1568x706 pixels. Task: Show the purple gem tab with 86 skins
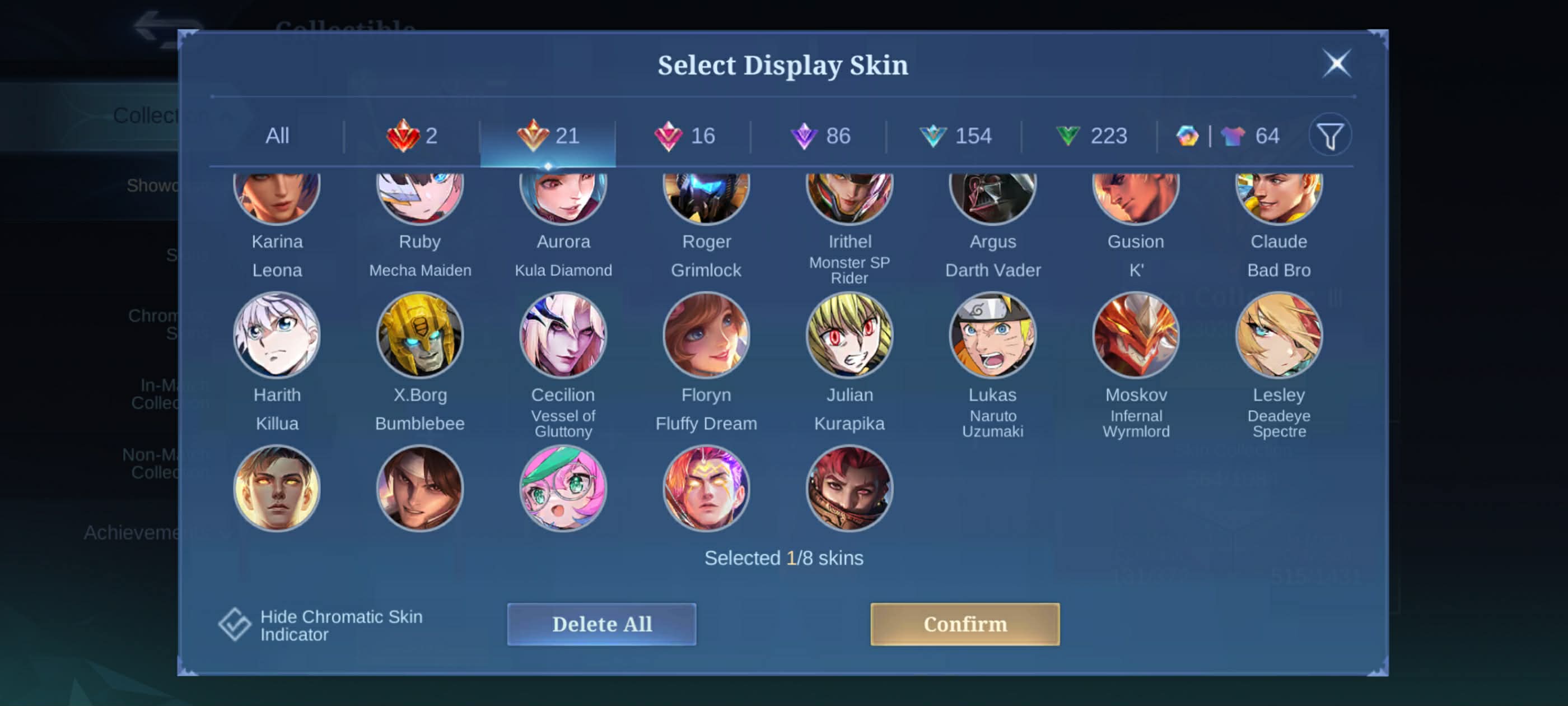819,136
